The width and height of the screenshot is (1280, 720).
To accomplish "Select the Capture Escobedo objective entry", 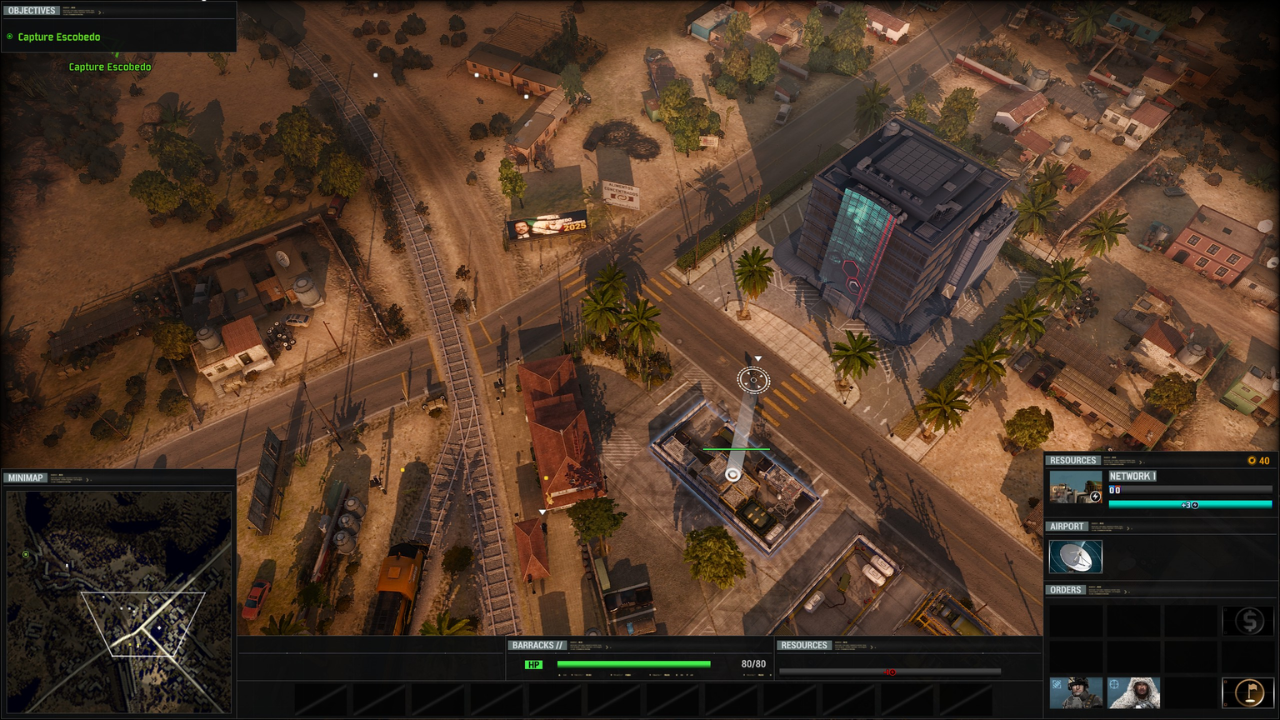I will pyautogui.click(x=58, y=37).
